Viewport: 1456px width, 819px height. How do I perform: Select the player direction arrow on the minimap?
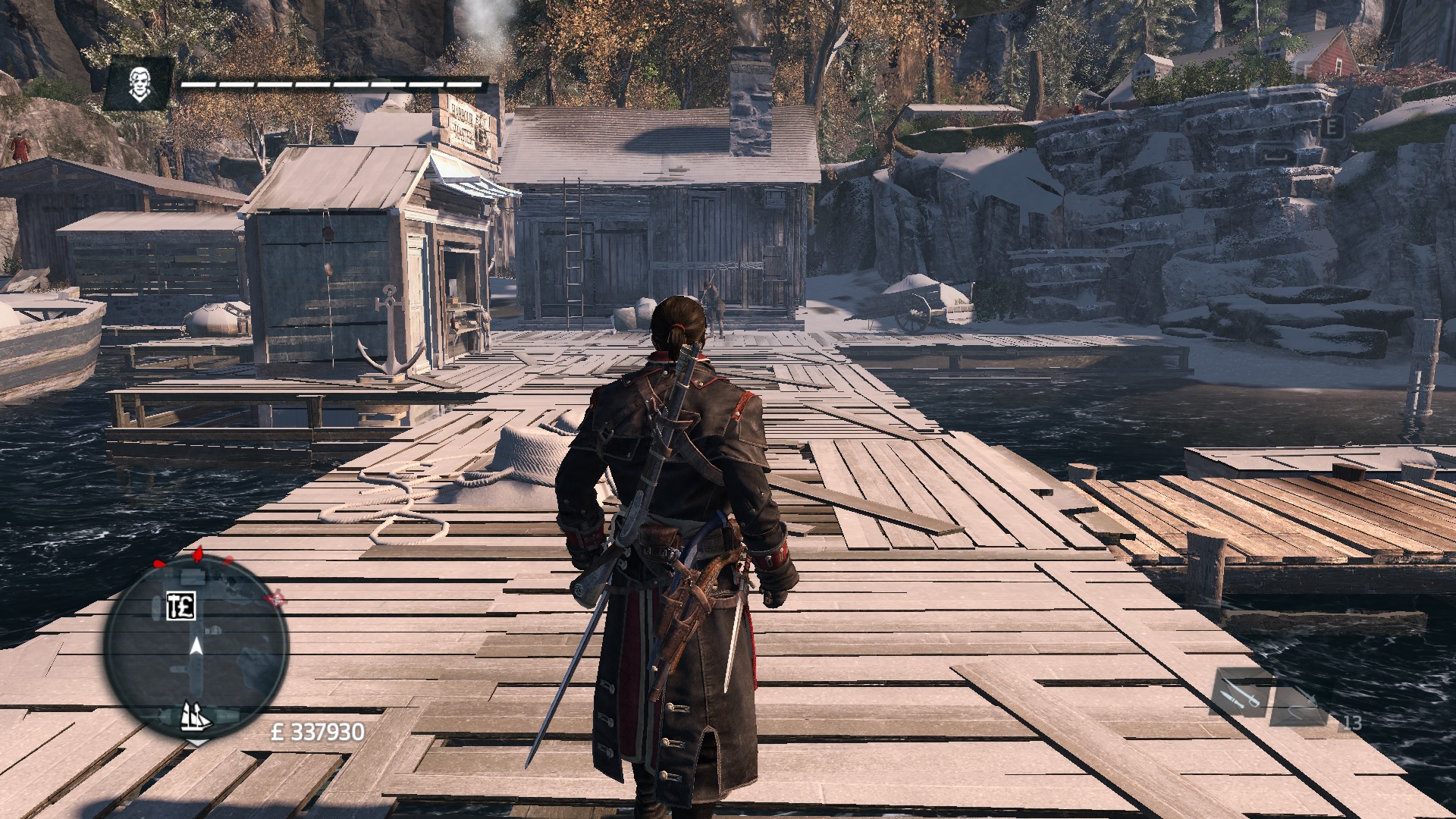click(196, 646)
